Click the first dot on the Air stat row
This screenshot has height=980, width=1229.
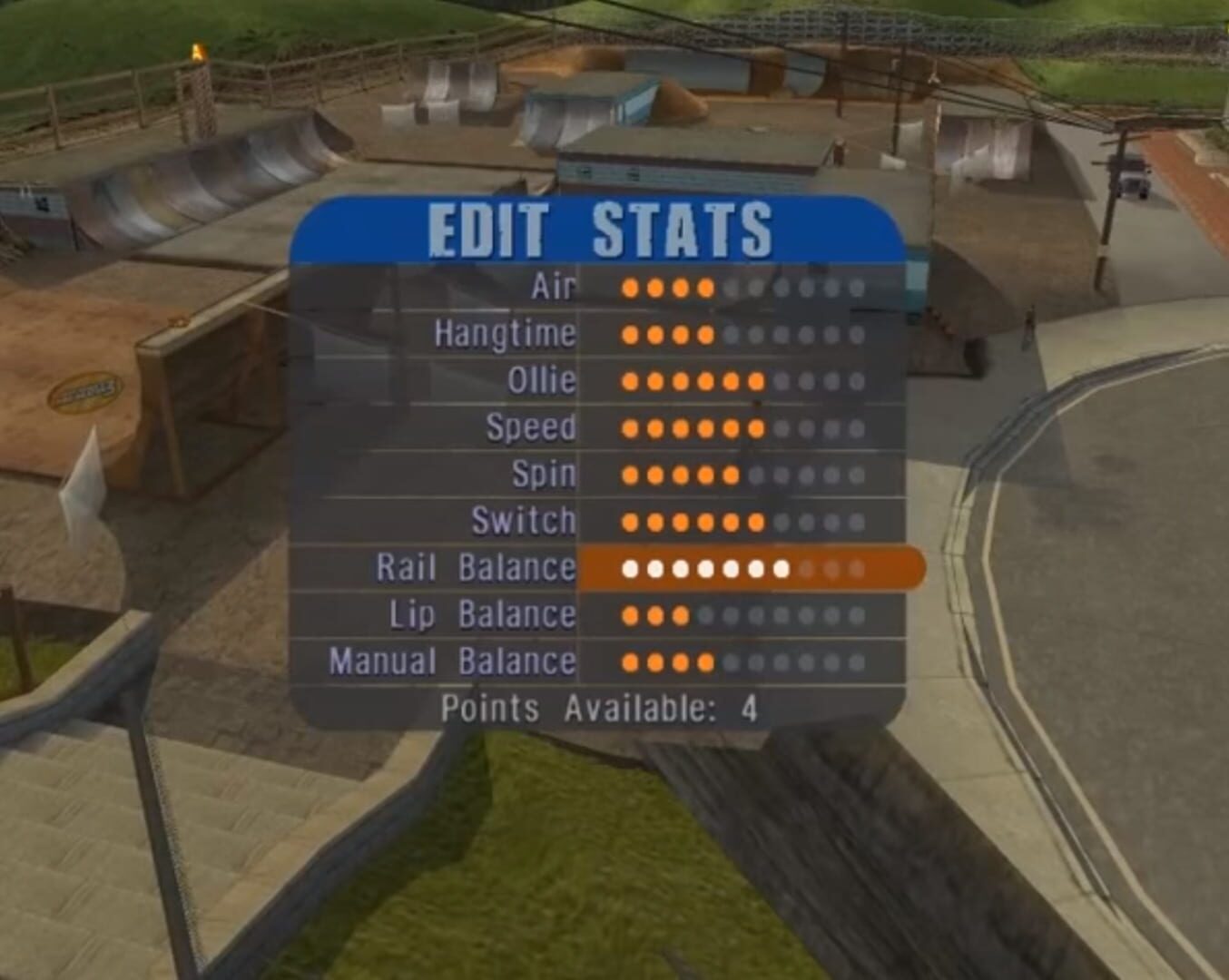(630, 288)
